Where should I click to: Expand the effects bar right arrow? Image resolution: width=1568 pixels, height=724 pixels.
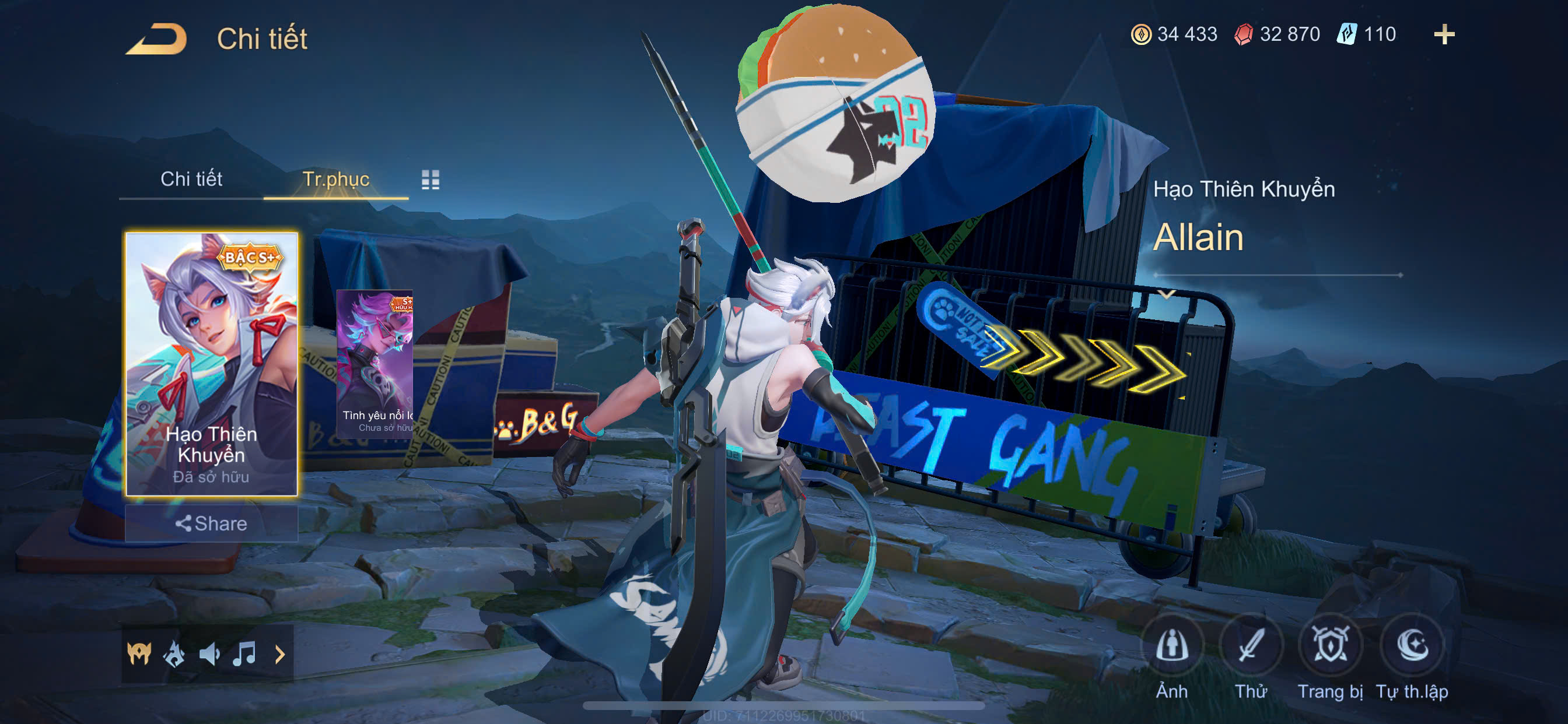pyautogui.click(x=280, y=654)
